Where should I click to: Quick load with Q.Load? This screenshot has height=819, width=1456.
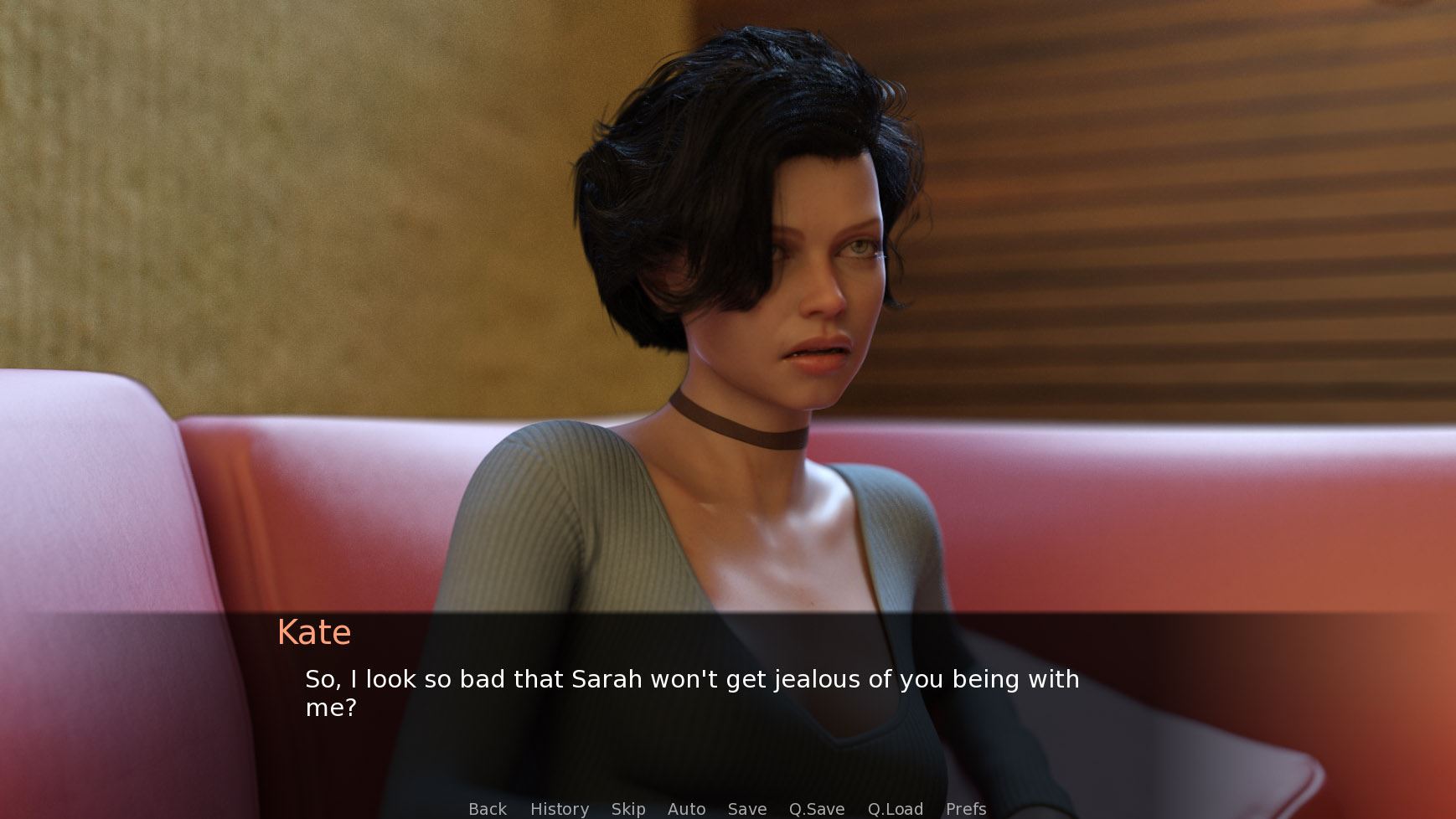click(896, 809)
